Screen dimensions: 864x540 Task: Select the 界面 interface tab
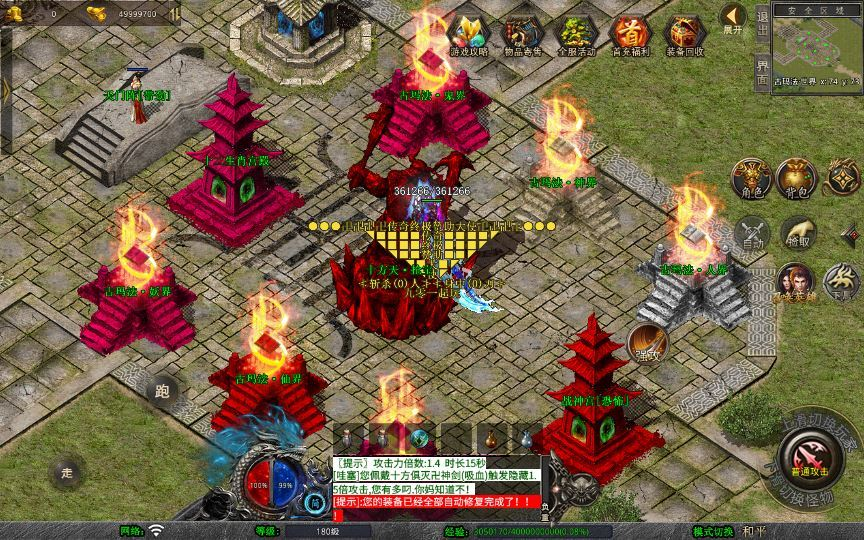point(762,70)
